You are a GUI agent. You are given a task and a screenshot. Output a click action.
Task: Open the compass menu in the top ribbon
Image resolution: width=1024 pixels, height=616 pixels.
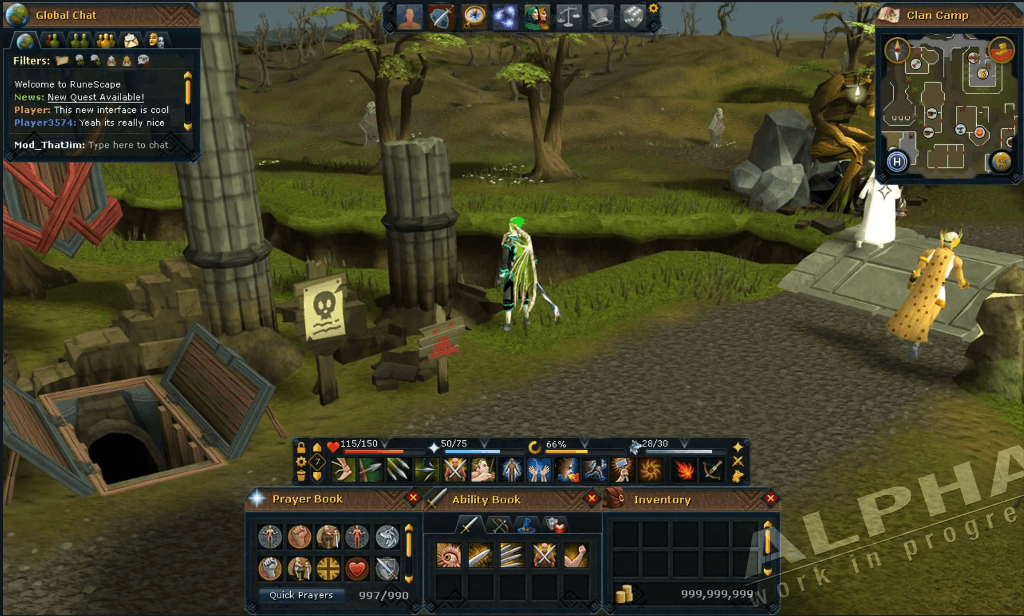(x=475, y=16)
